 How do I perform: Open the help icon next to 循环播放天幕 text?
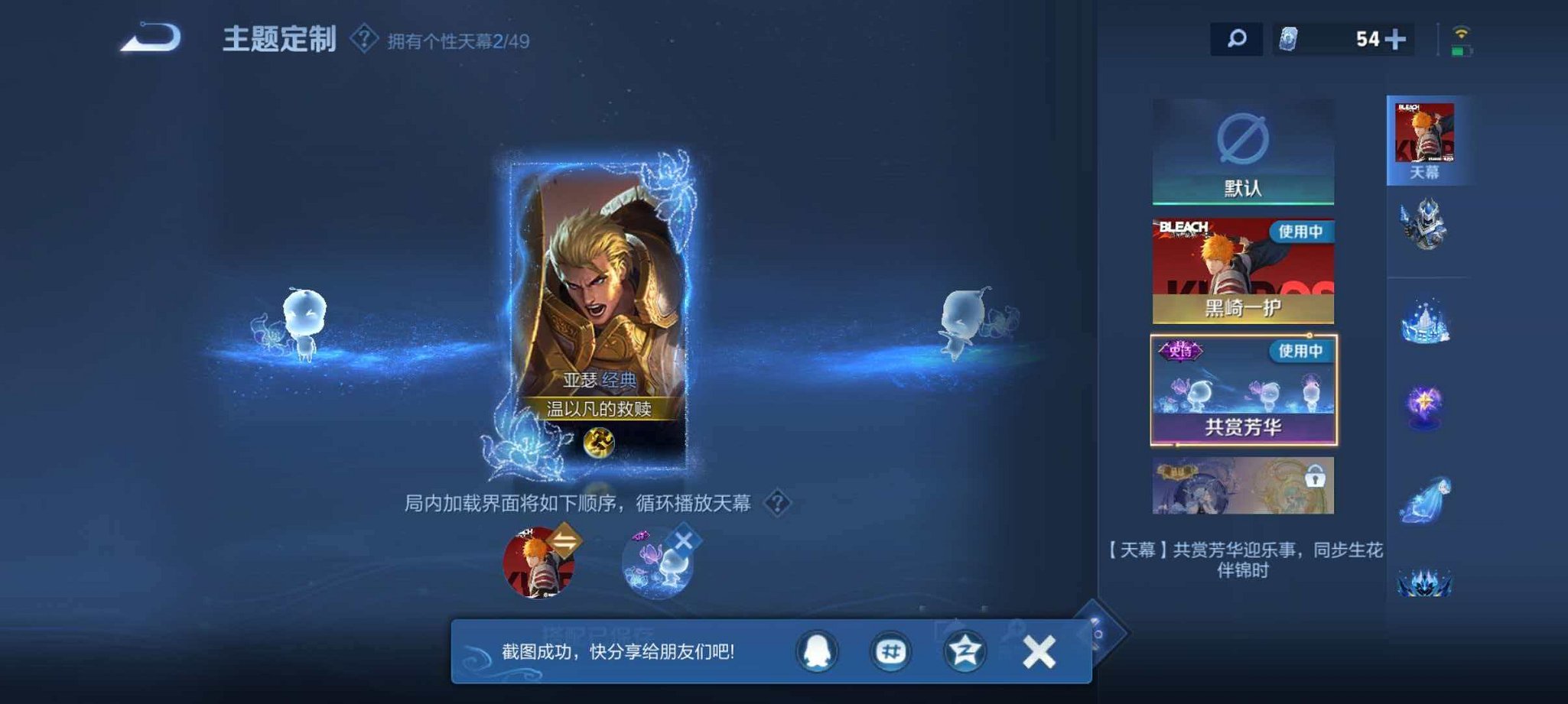tap(779, 504)
